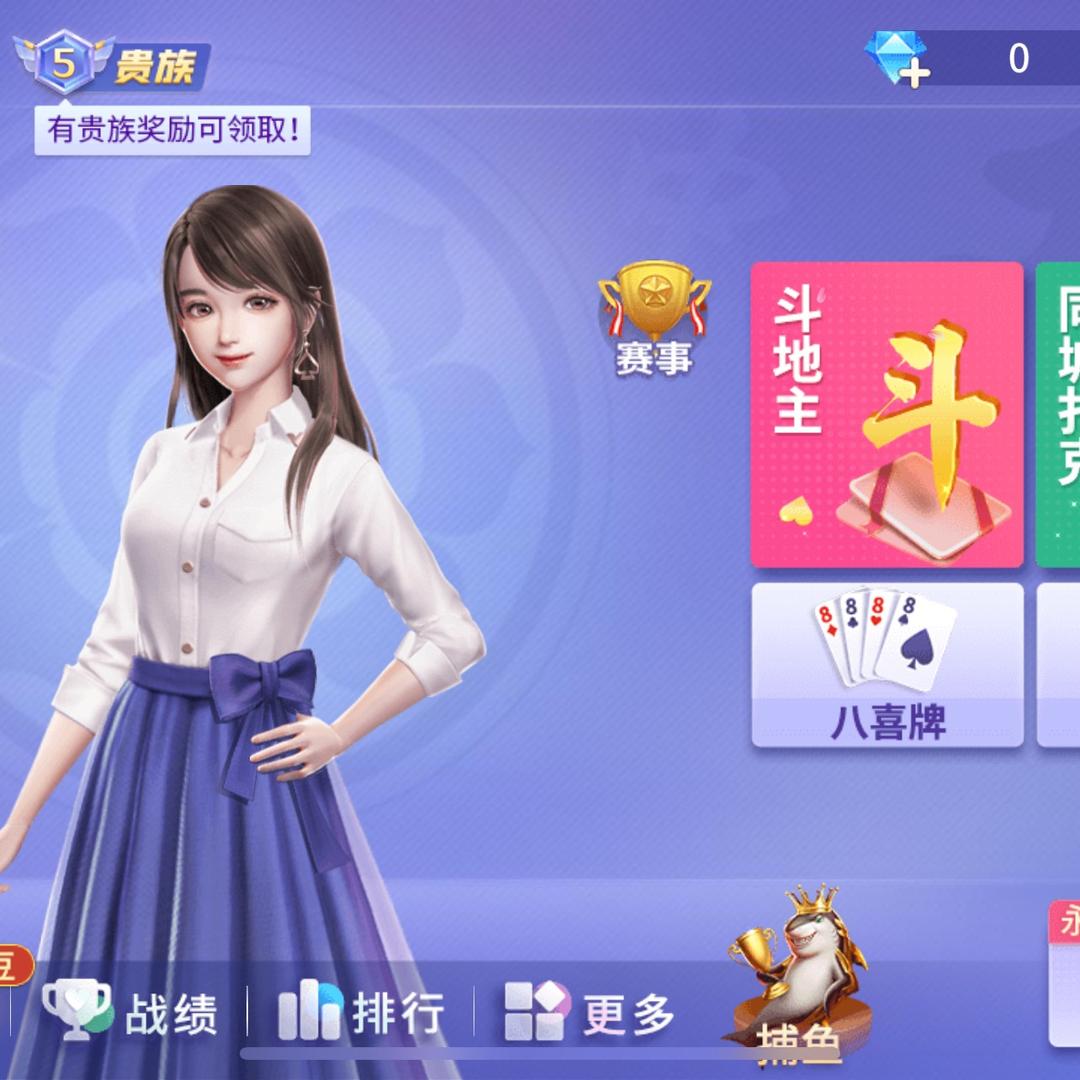The height and width of the screenshot is (1080, 1080).
Task: Choose the 八喜牌 card game tile
Action: (887, 665)
